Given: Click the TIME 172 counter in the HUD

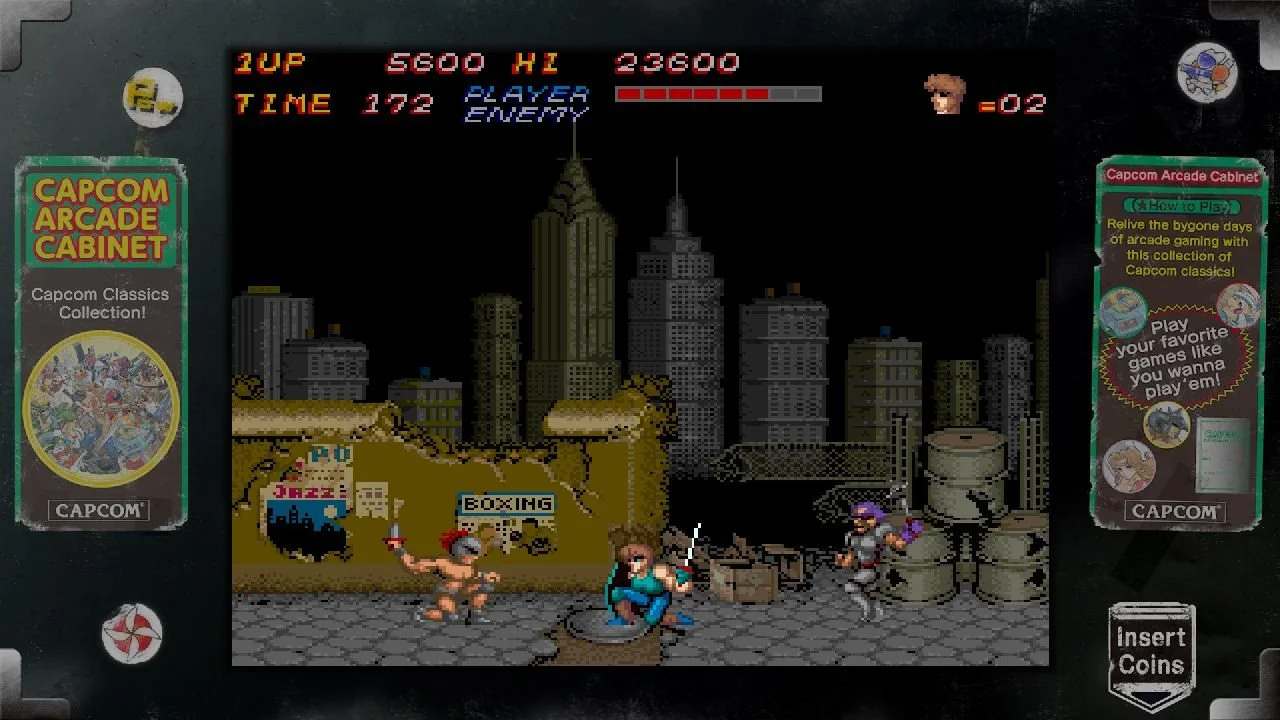Looking at the screenshot, I should 335,103.
